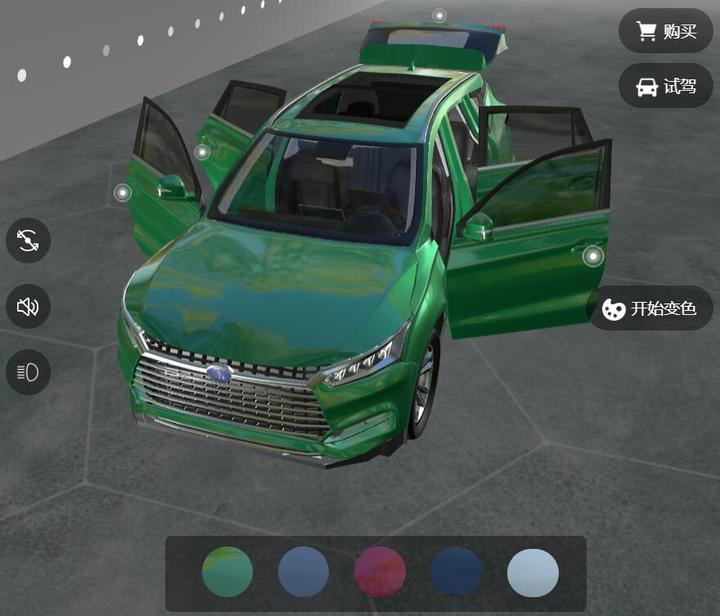Switch on the headlights icon

point(28,372)
